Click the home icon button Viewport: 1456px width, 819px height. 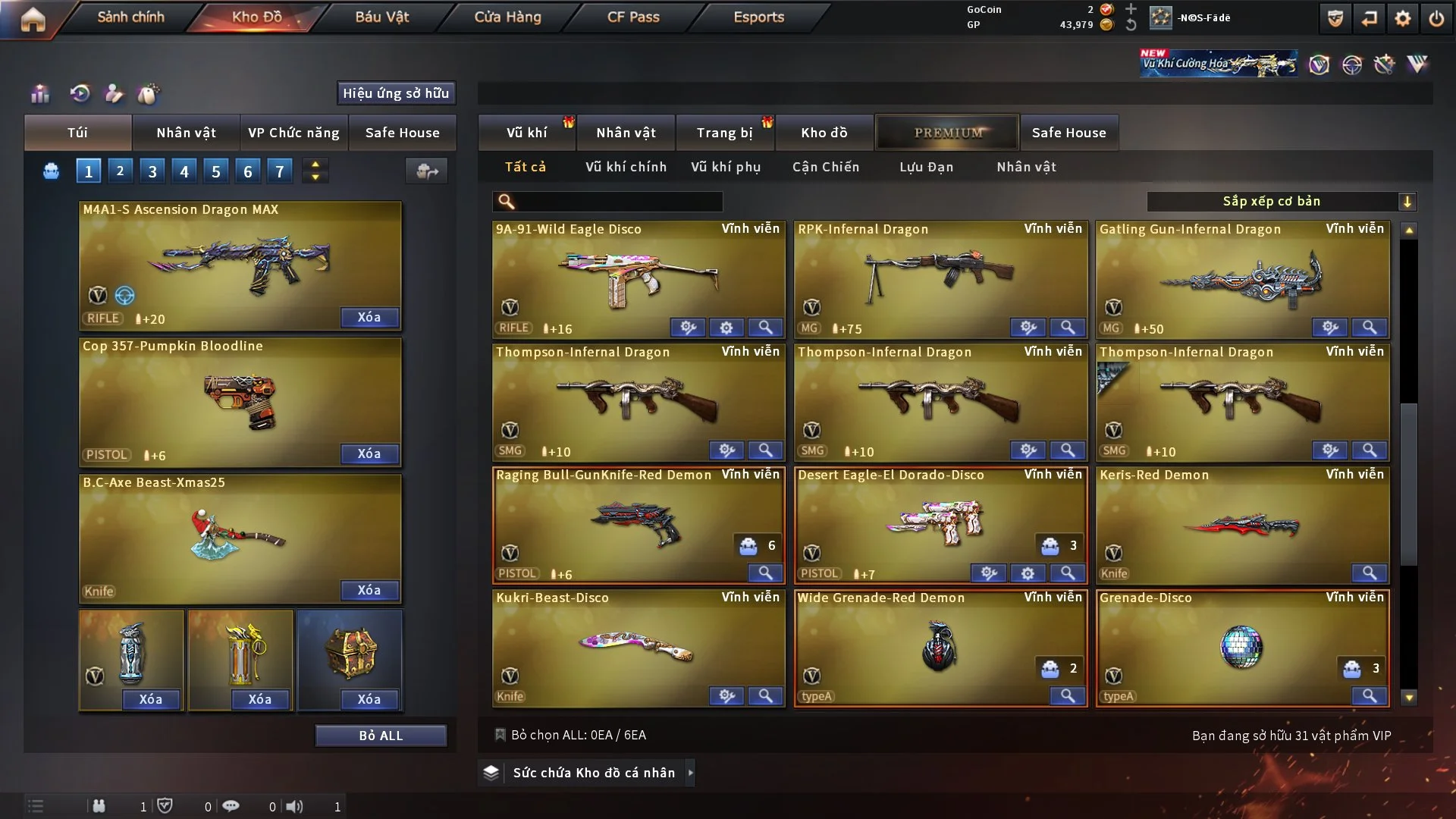33,19
